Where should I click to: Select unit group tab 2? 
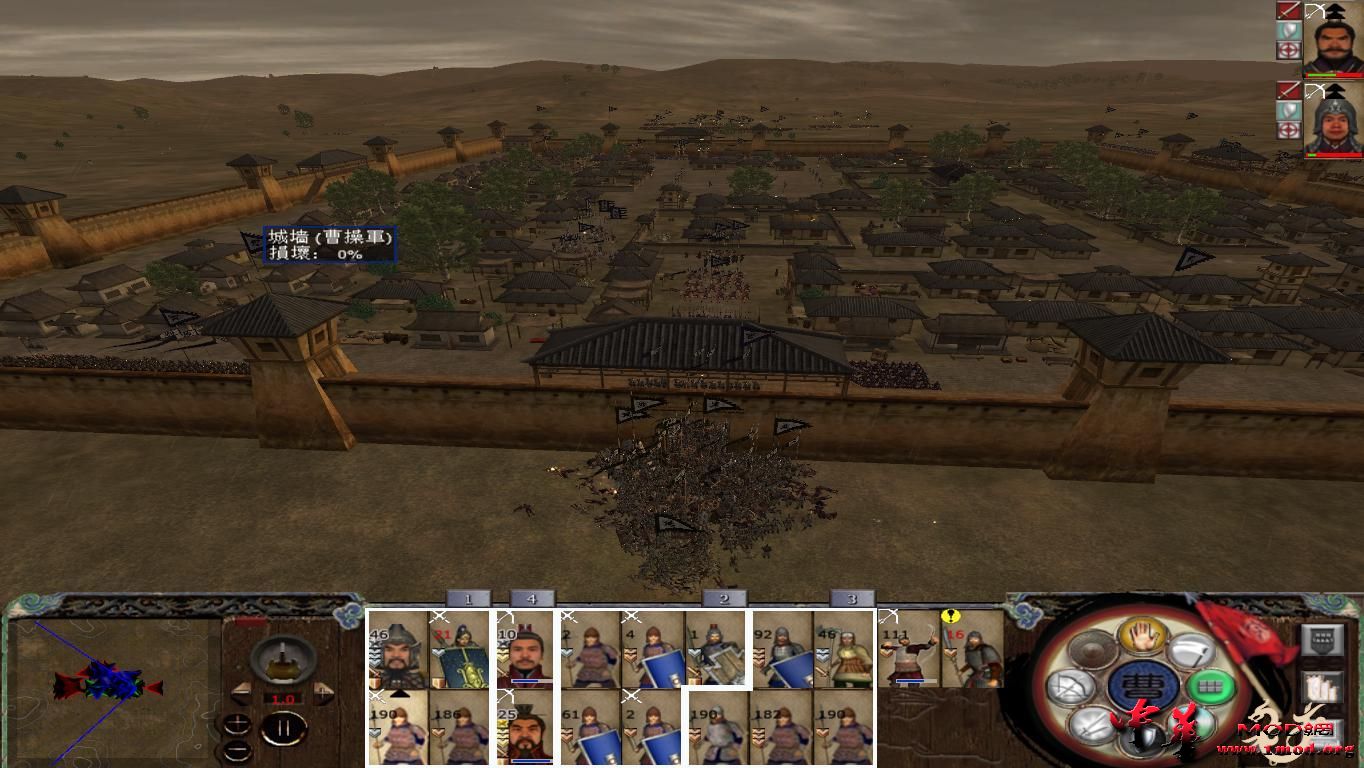pos(722,598)
